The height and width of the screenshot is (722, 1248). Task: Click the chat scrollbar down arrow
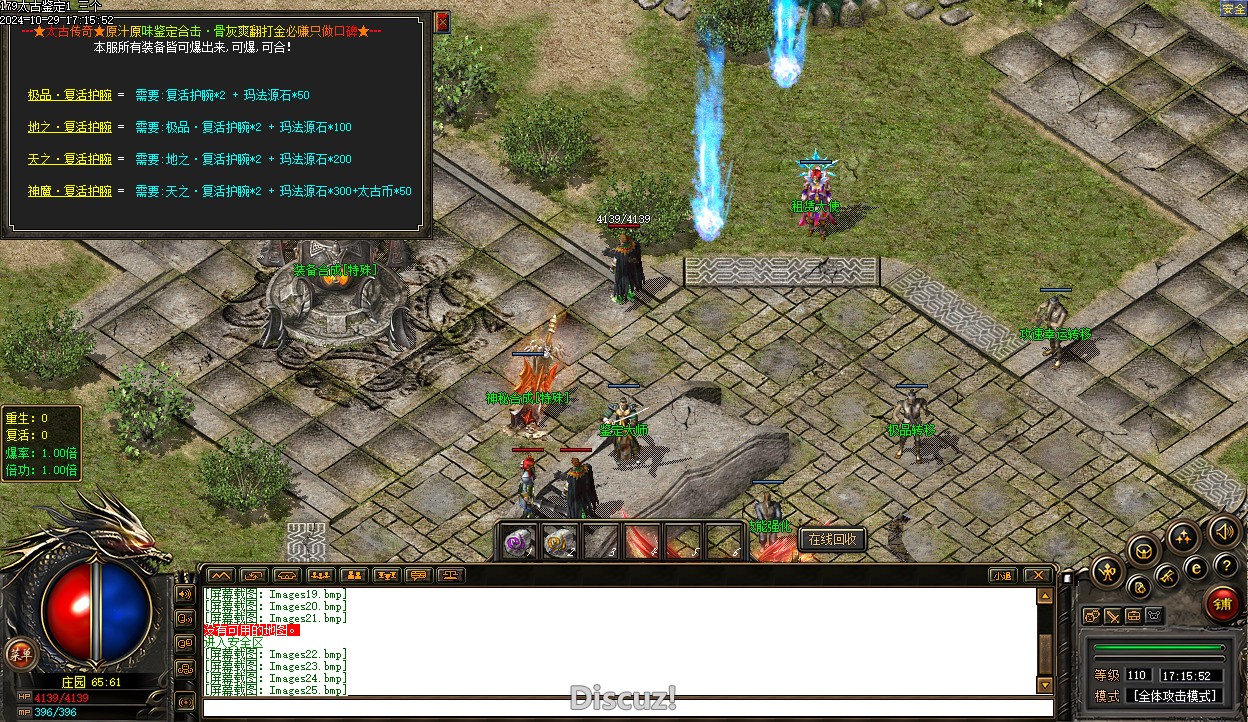point(1045,685)
